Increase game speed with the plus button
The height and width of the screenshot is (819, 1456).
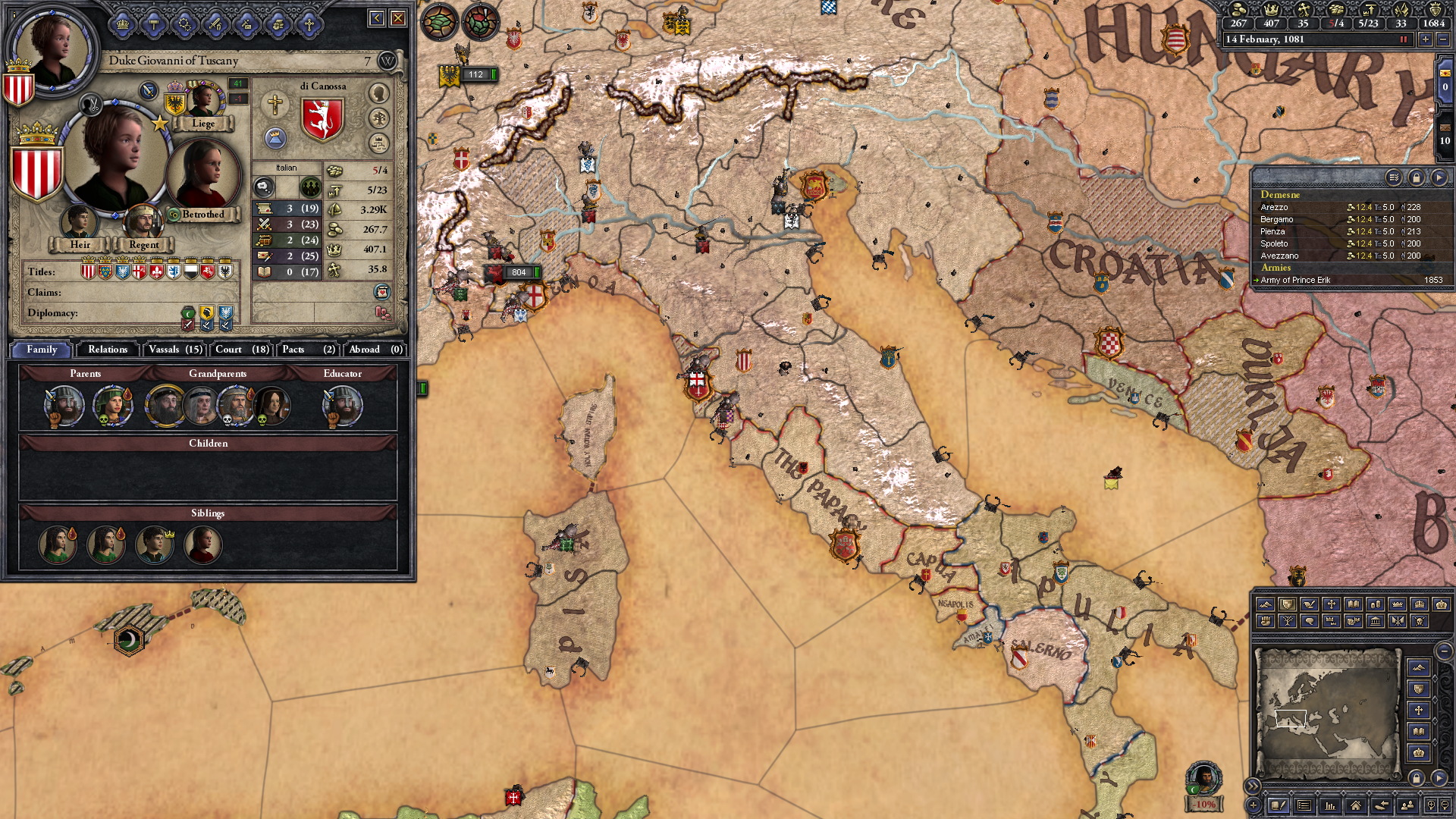(x=1426, y=39)
